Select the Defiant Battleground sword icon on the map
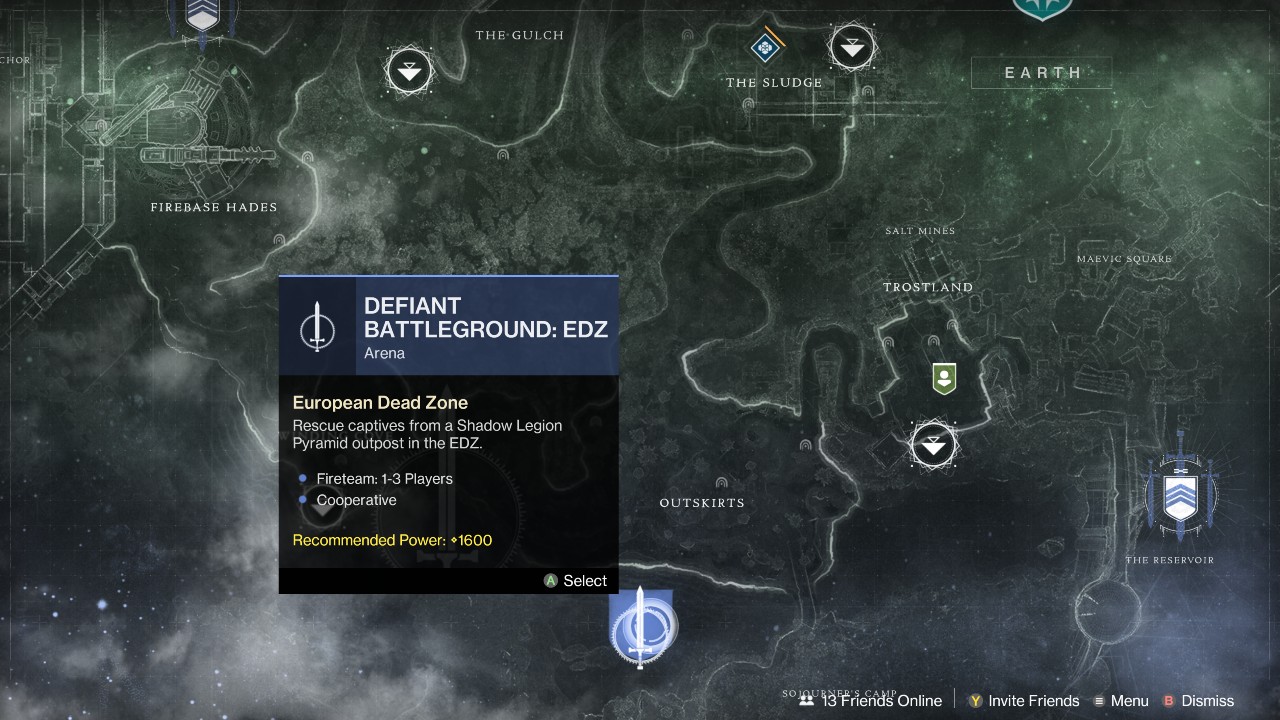 (643, 628)
